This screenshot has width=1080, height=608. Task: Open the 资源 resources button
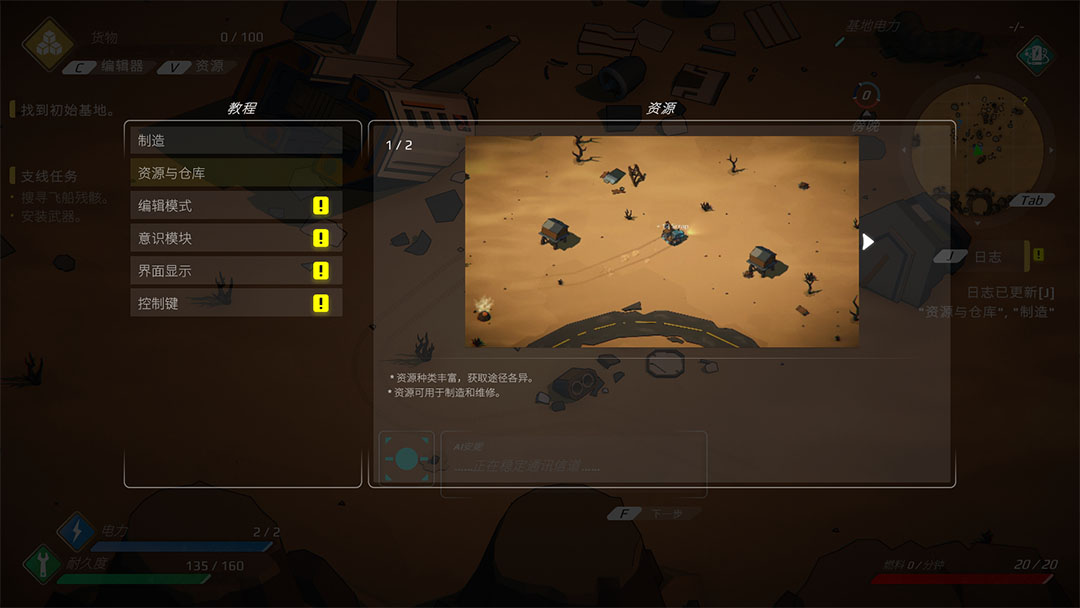click(x=199, y=67)
